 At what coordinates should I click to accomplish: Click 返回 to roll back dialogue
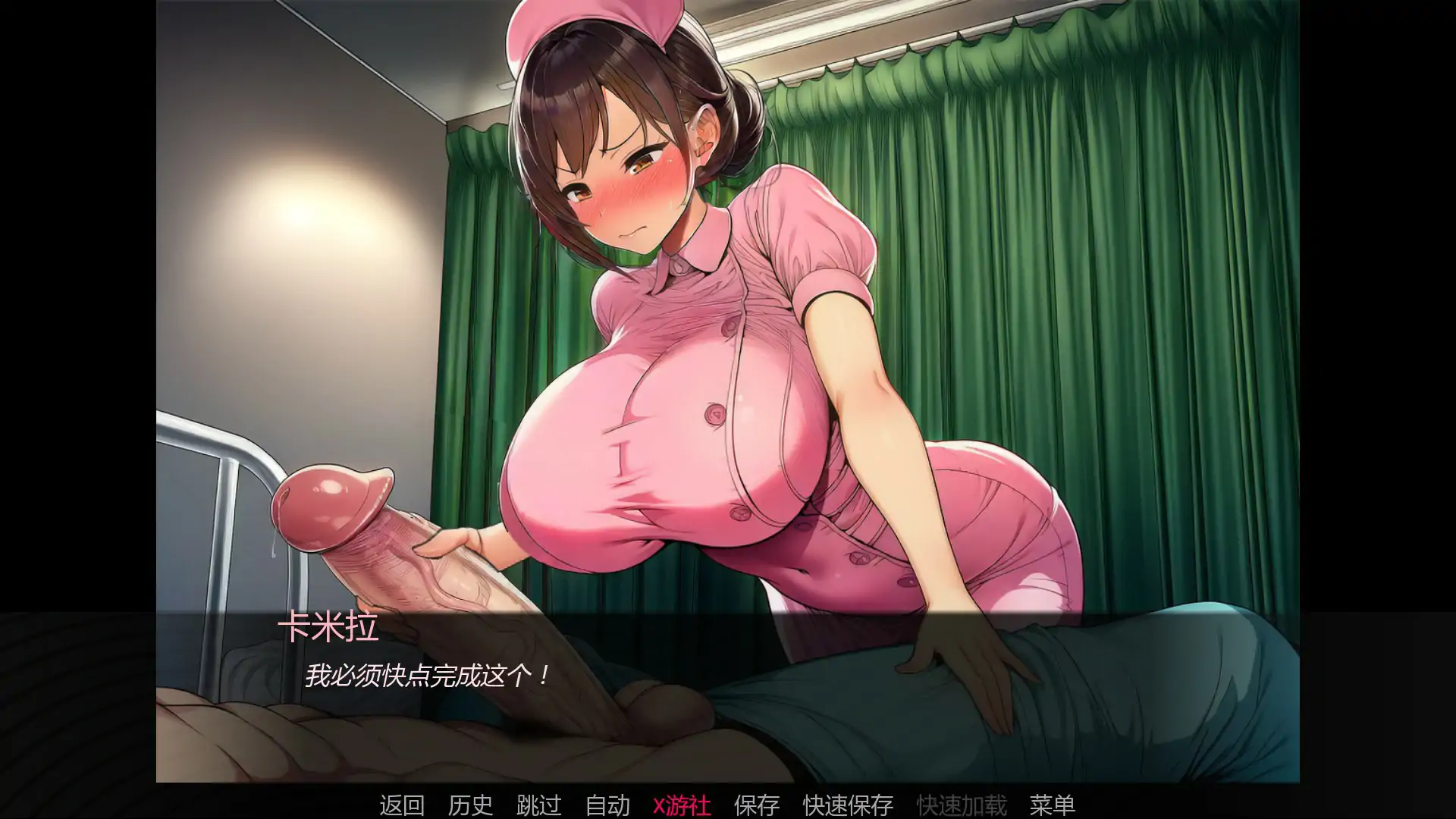tap(401, 806)
